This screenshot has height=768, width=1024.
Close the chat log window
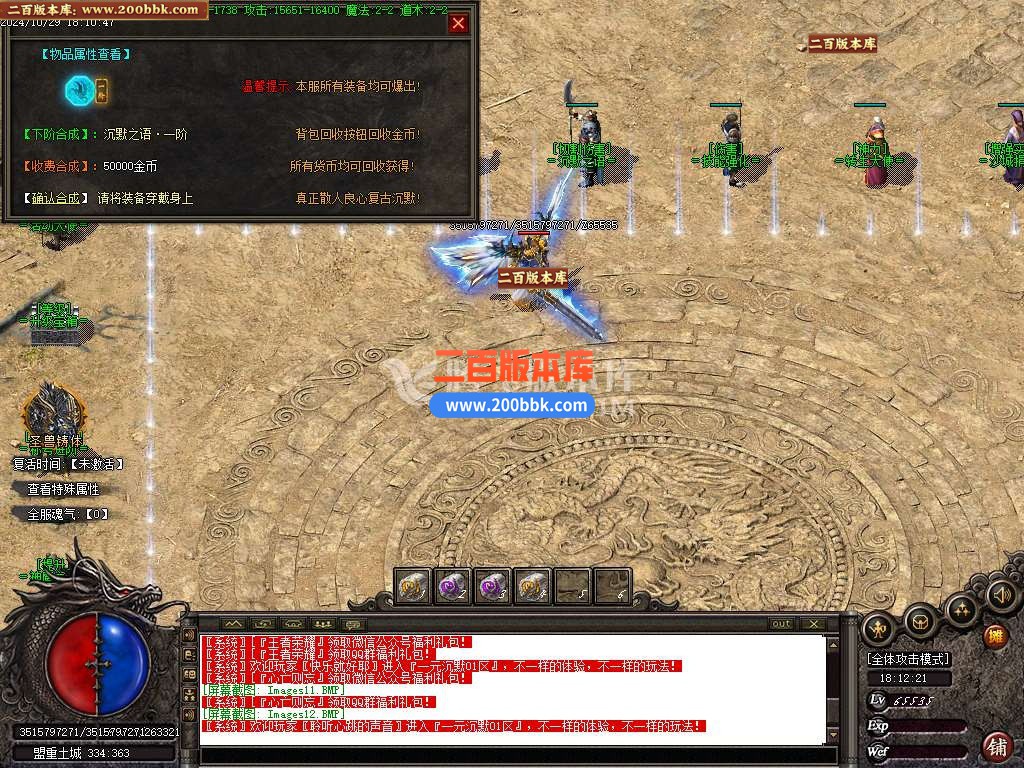point(814,624)
